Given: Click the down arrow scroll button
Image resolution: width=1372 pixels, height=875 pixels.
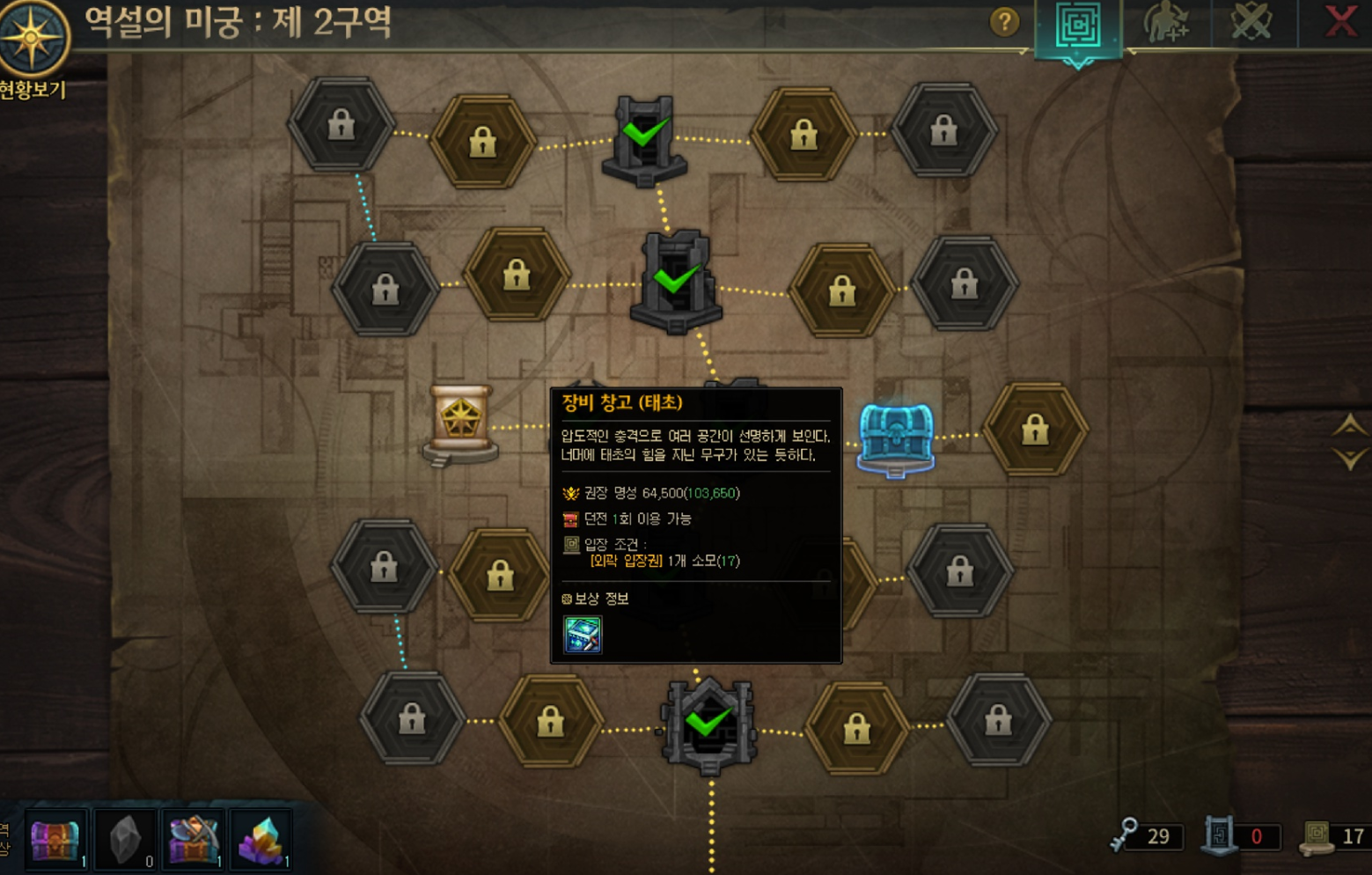Looking at the screenshot, I should click(1349, 459).
